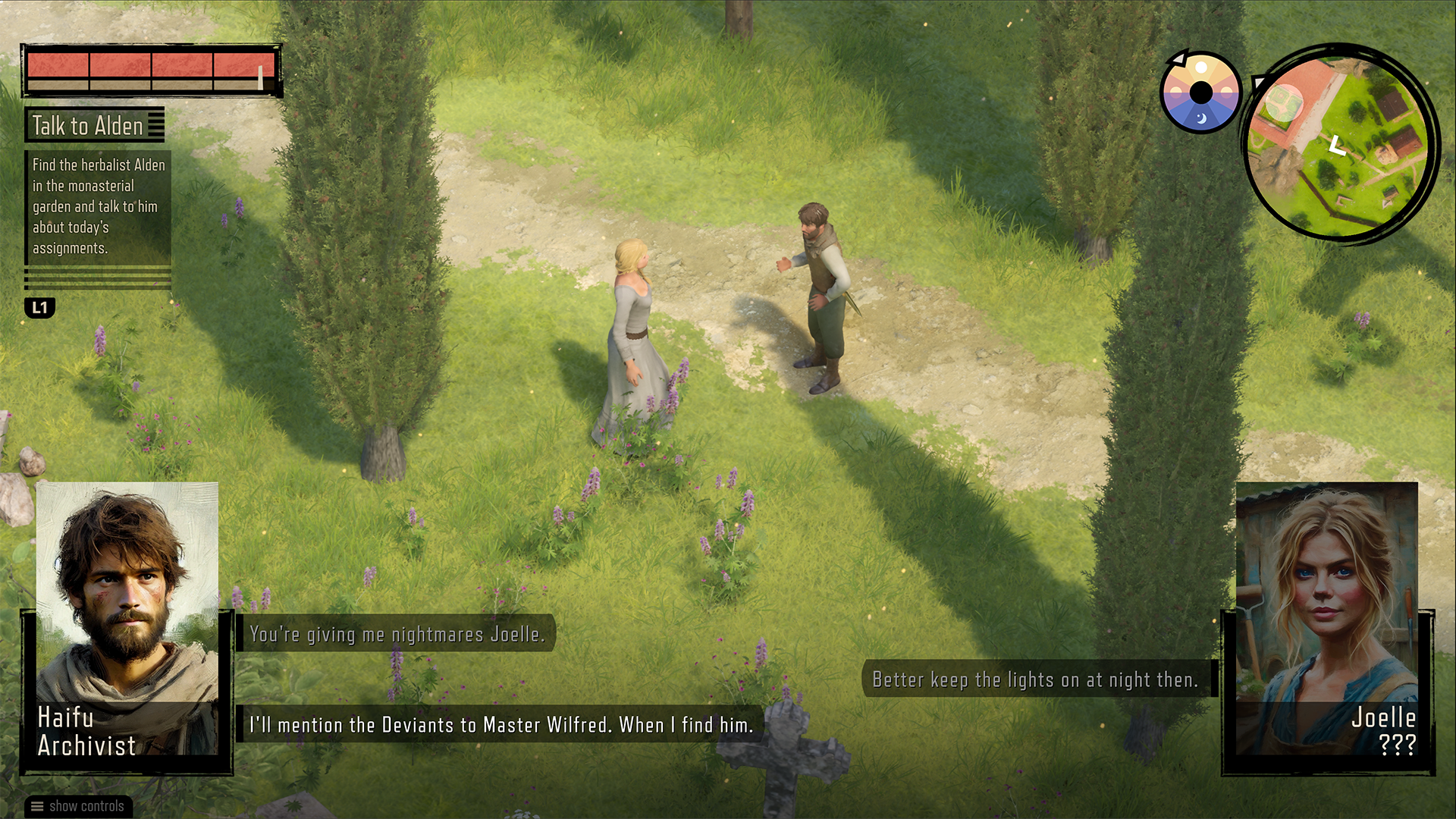Click the moon symbol on the time dial

(x=1201, y=118)
